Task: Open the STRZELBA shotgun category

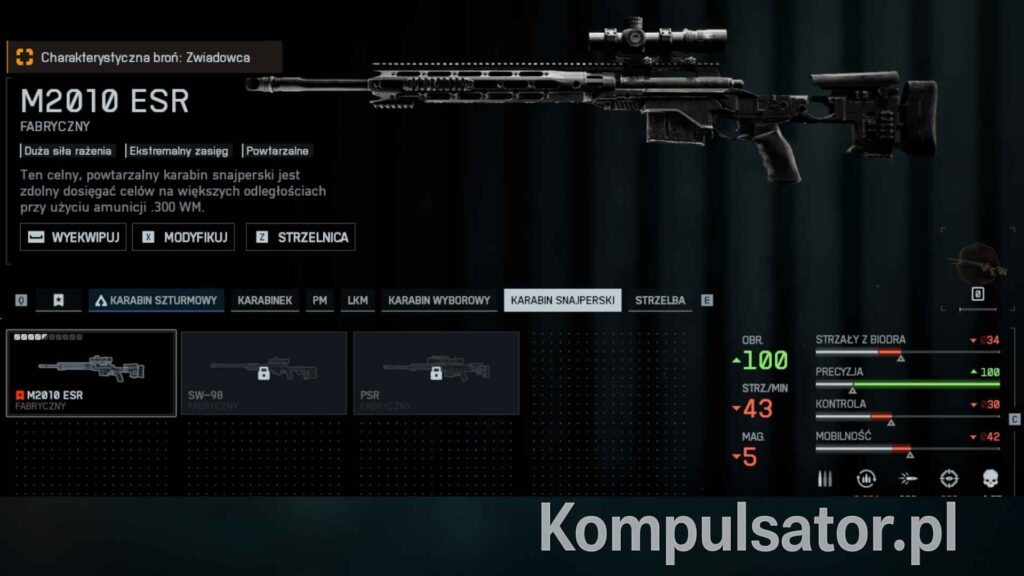Action: pos(660,300)
